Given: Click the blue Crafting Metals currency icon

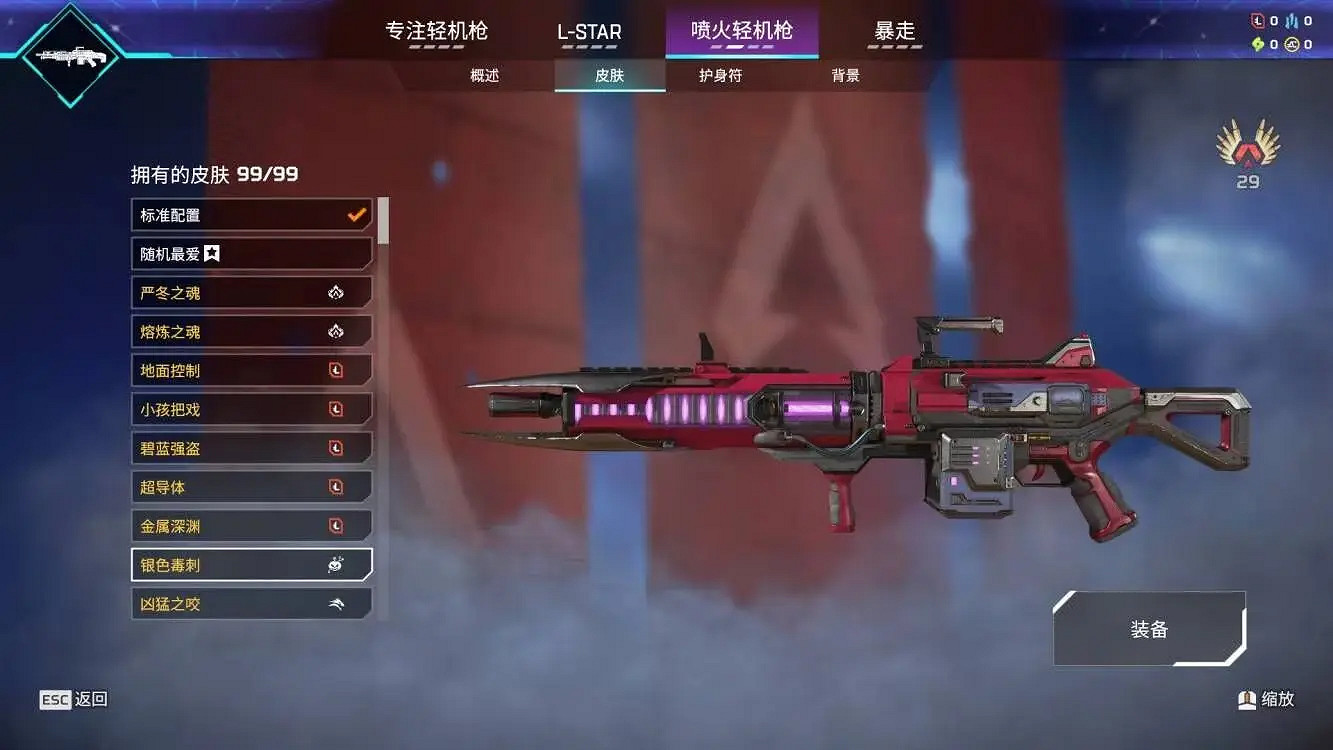Looking at the screenshot, I should point(1291,20).
